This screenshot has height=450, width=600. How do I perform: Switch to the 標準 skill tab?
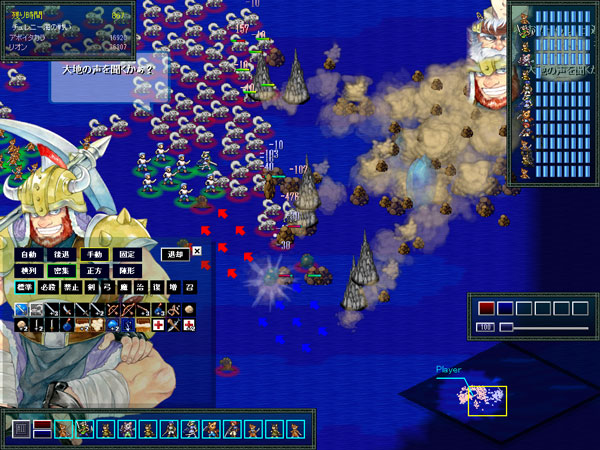click(x=25, y=288)
